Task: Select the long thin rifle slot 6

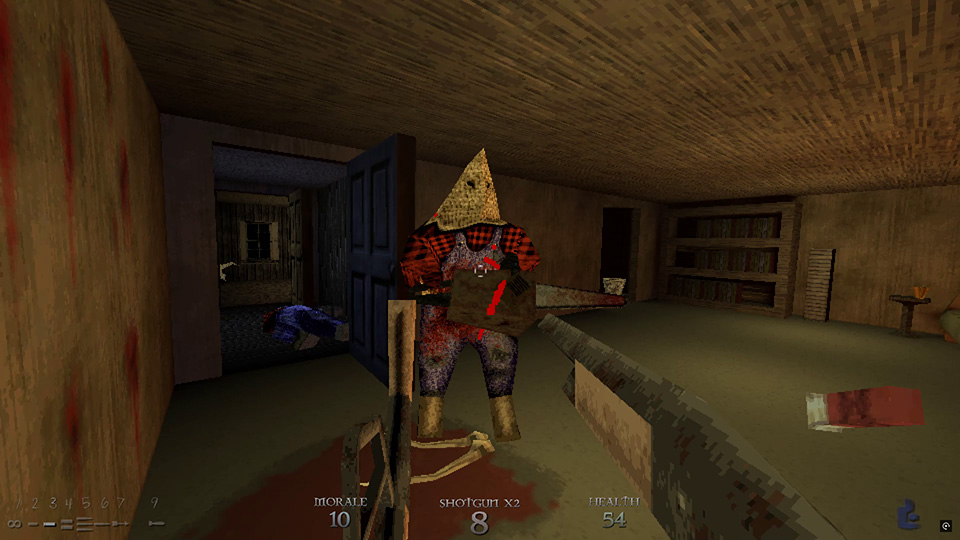Action: tap(103, 523)
